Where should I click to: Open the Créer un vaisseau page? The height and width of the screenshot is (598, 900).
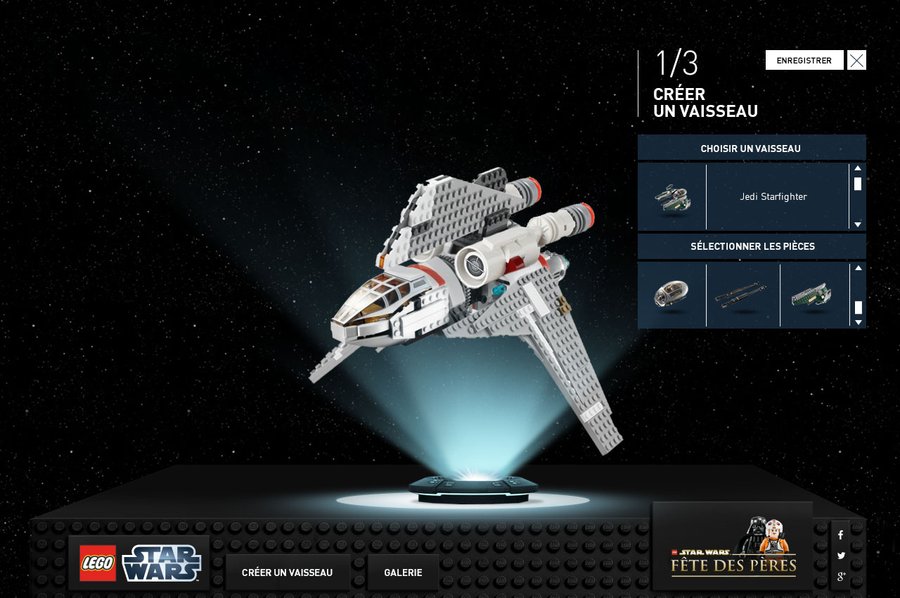(287, 573)
